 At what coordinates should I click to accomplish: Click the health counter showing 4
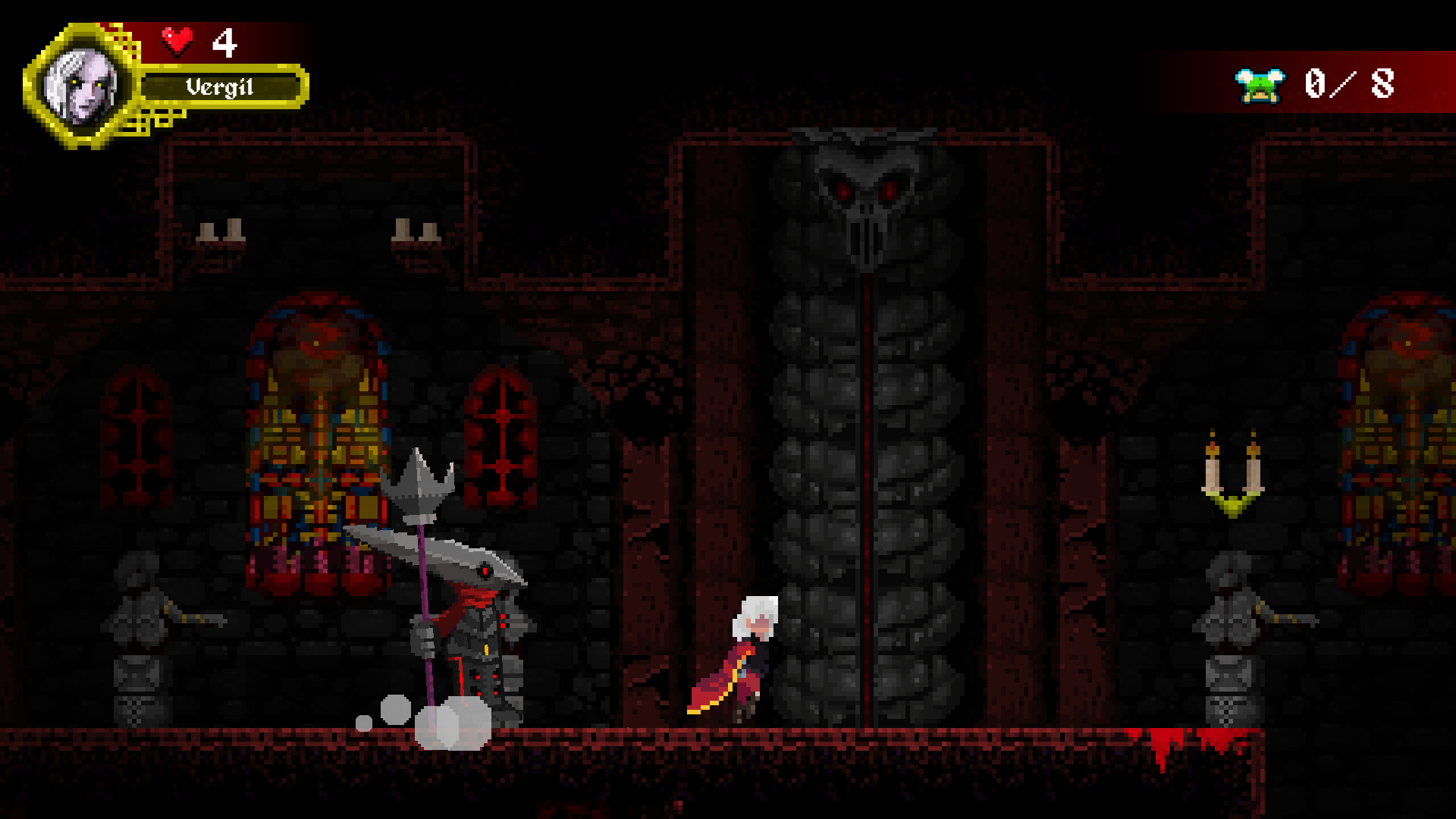pyautogui.click(x=224, y=42)
